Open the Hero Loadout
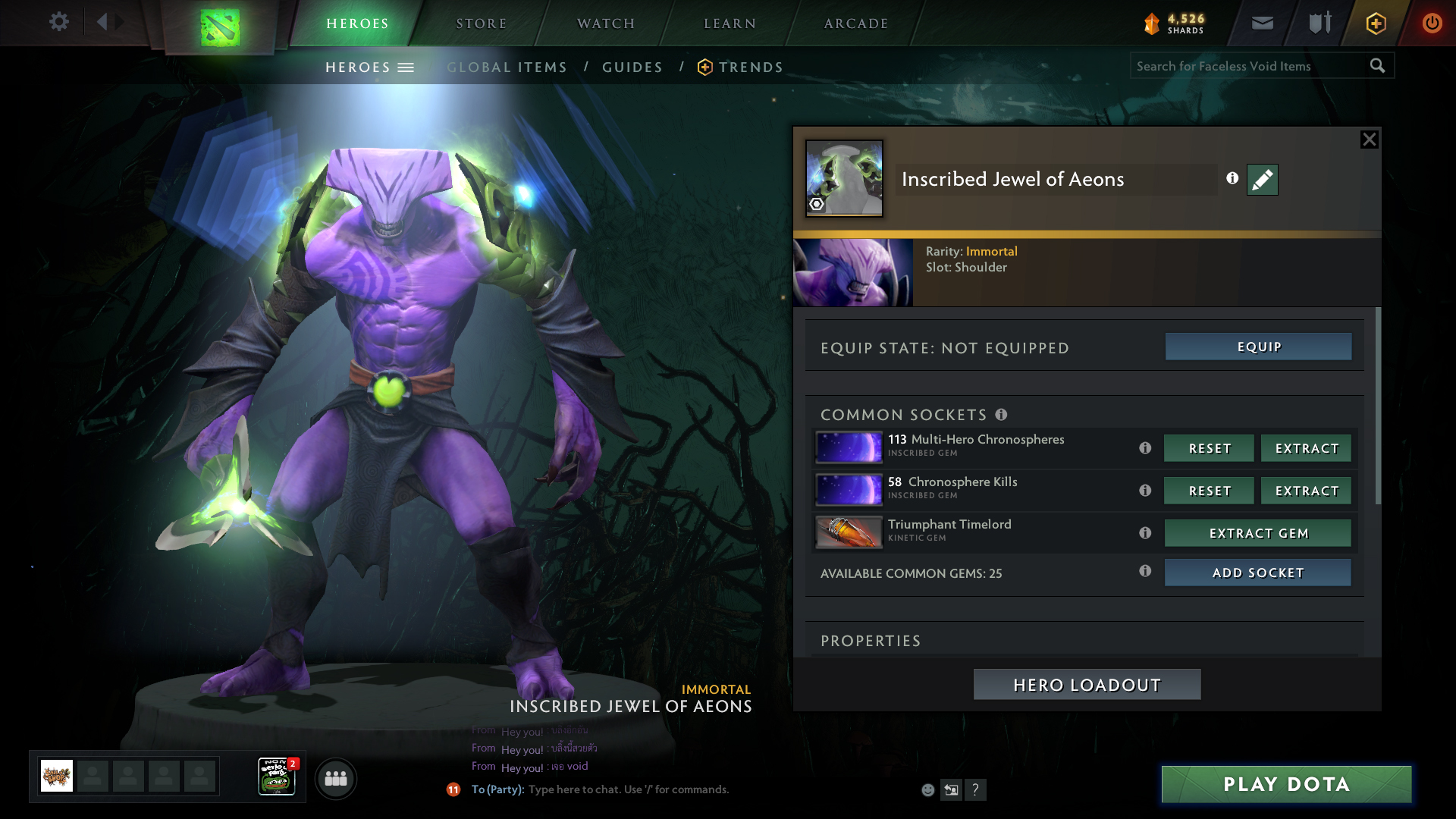Viewport: 1456px width, 819px height. click(x=1087, y=685)
